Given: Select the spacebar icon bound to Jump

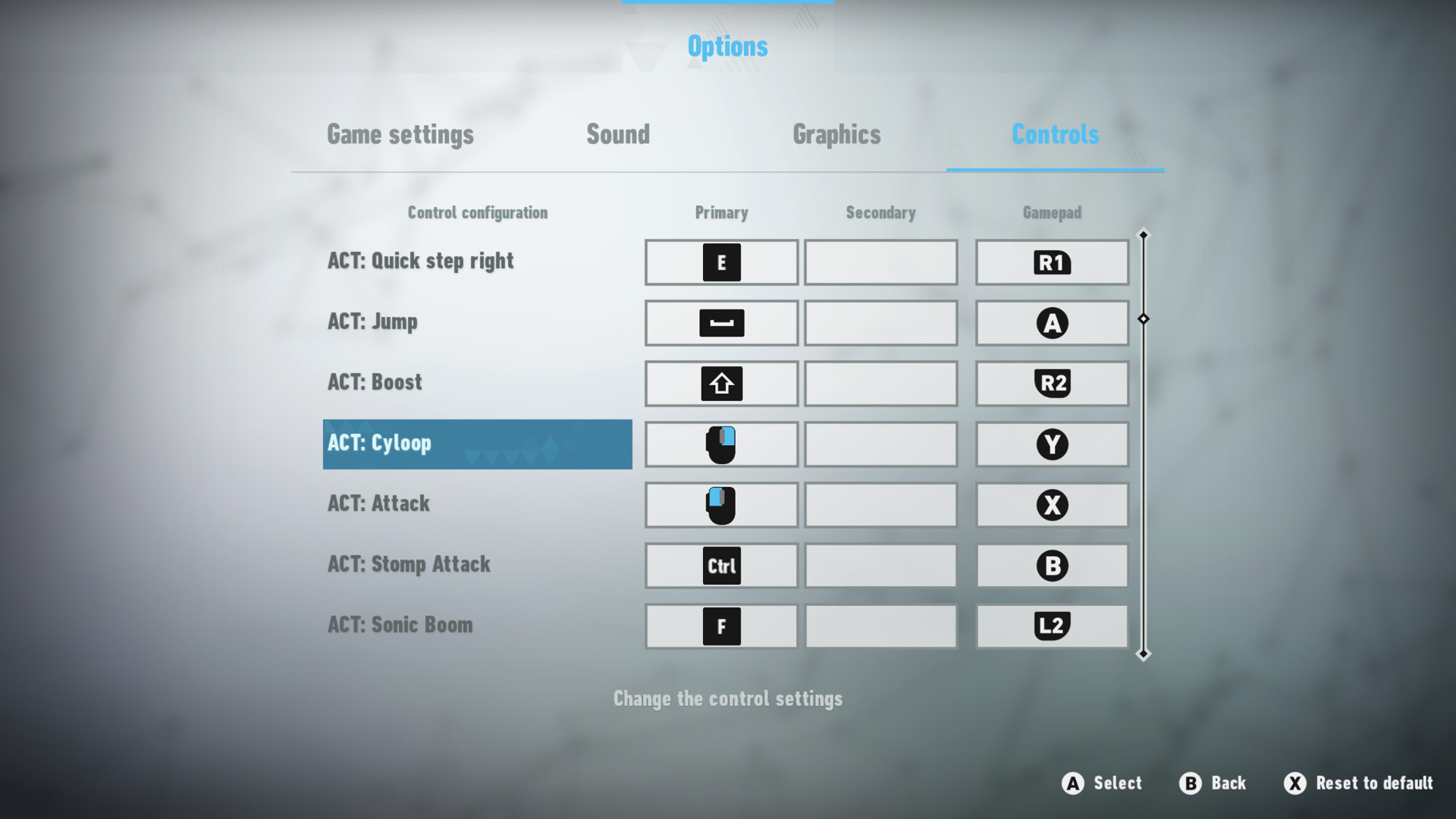Looking at the screenshot, I should click(720, 322).
